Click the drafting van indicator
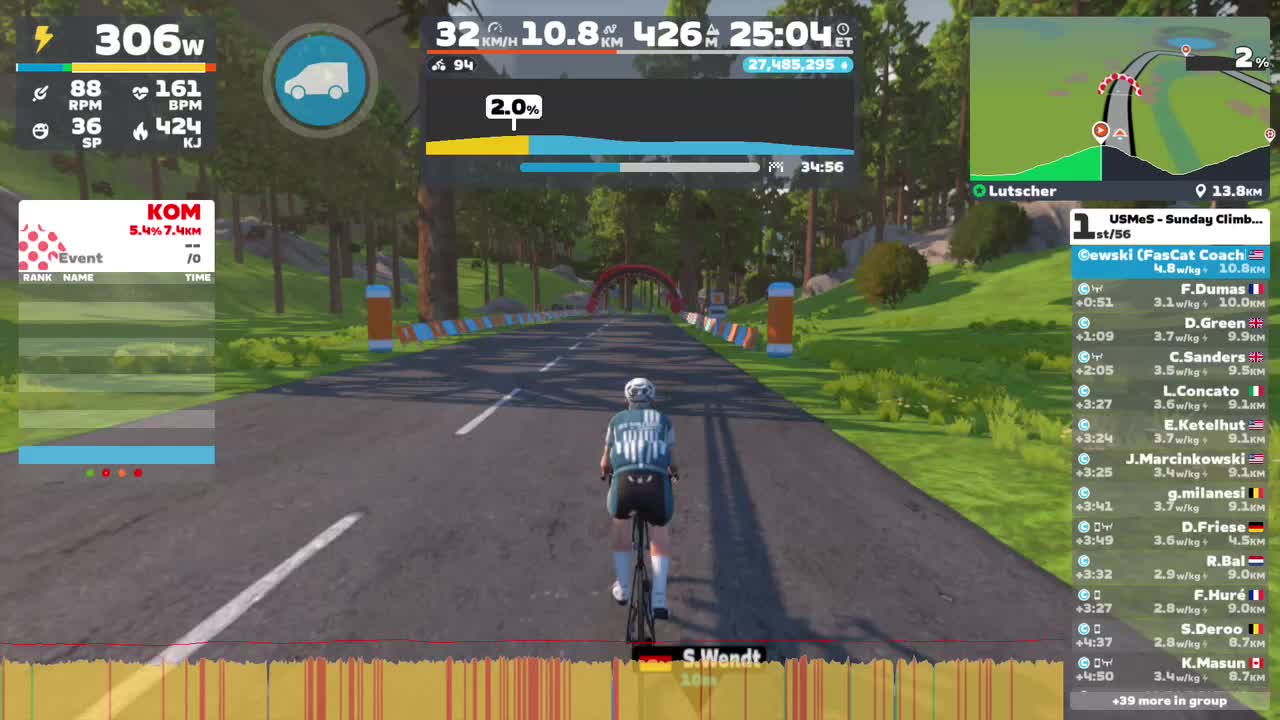The width and height of the screenshot is (1280, 720). [319, 80]
